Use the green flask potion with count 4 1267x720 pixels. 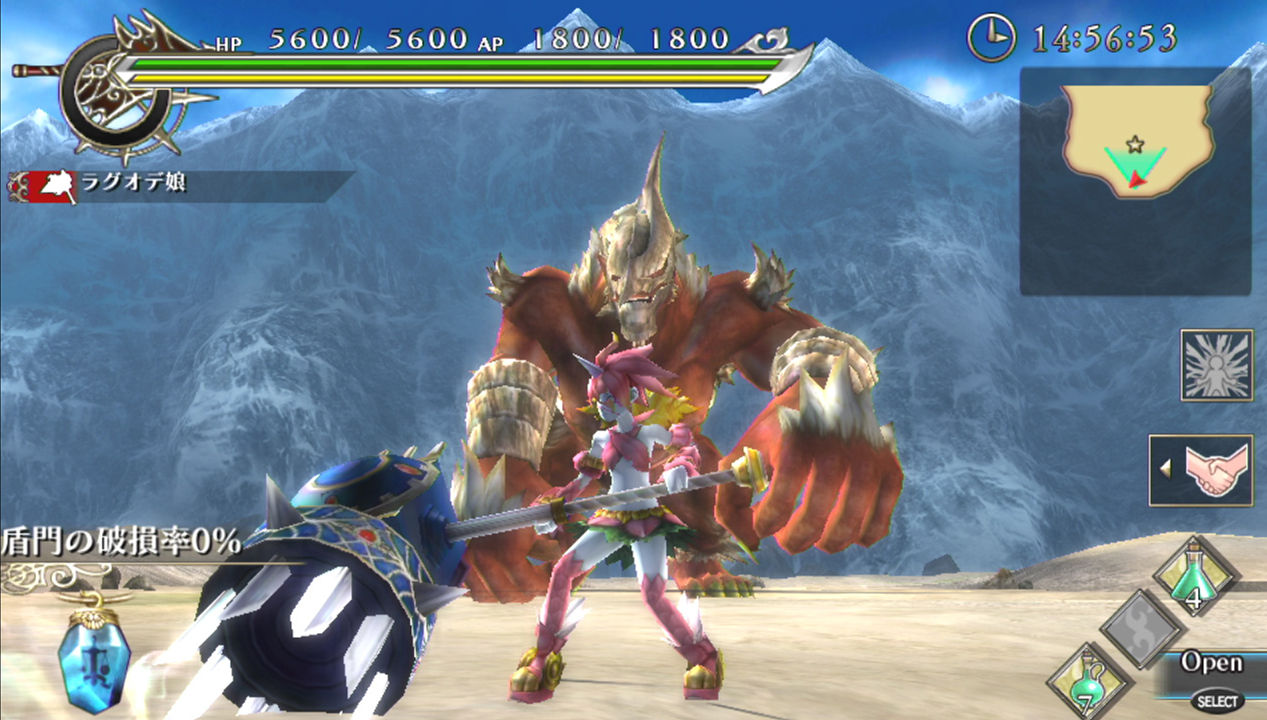[x=1197, y=575]
